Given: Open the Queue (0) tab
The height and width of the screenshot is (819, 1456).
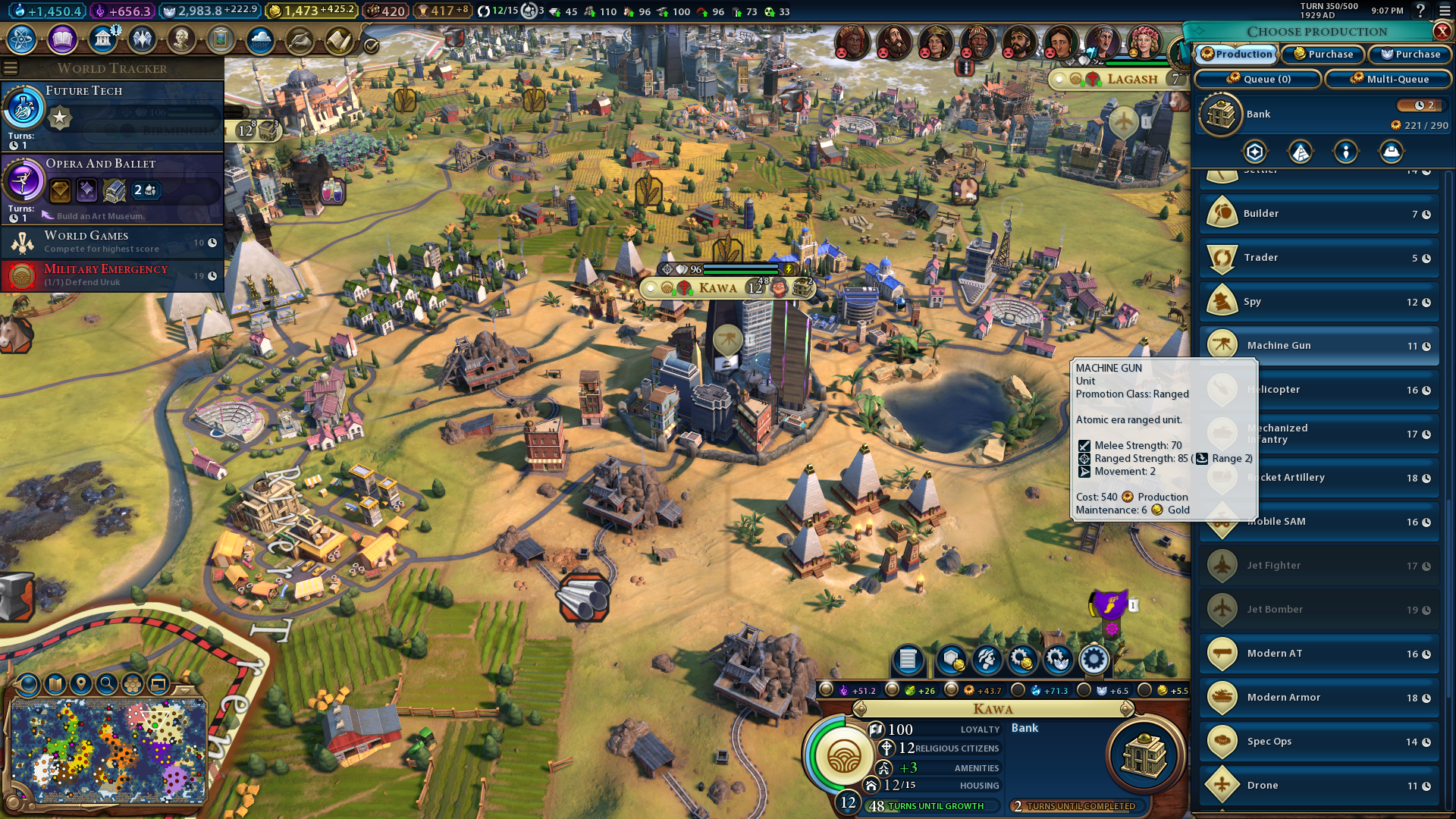Looking at the screenshot, I should click(x=1258, y=79).
